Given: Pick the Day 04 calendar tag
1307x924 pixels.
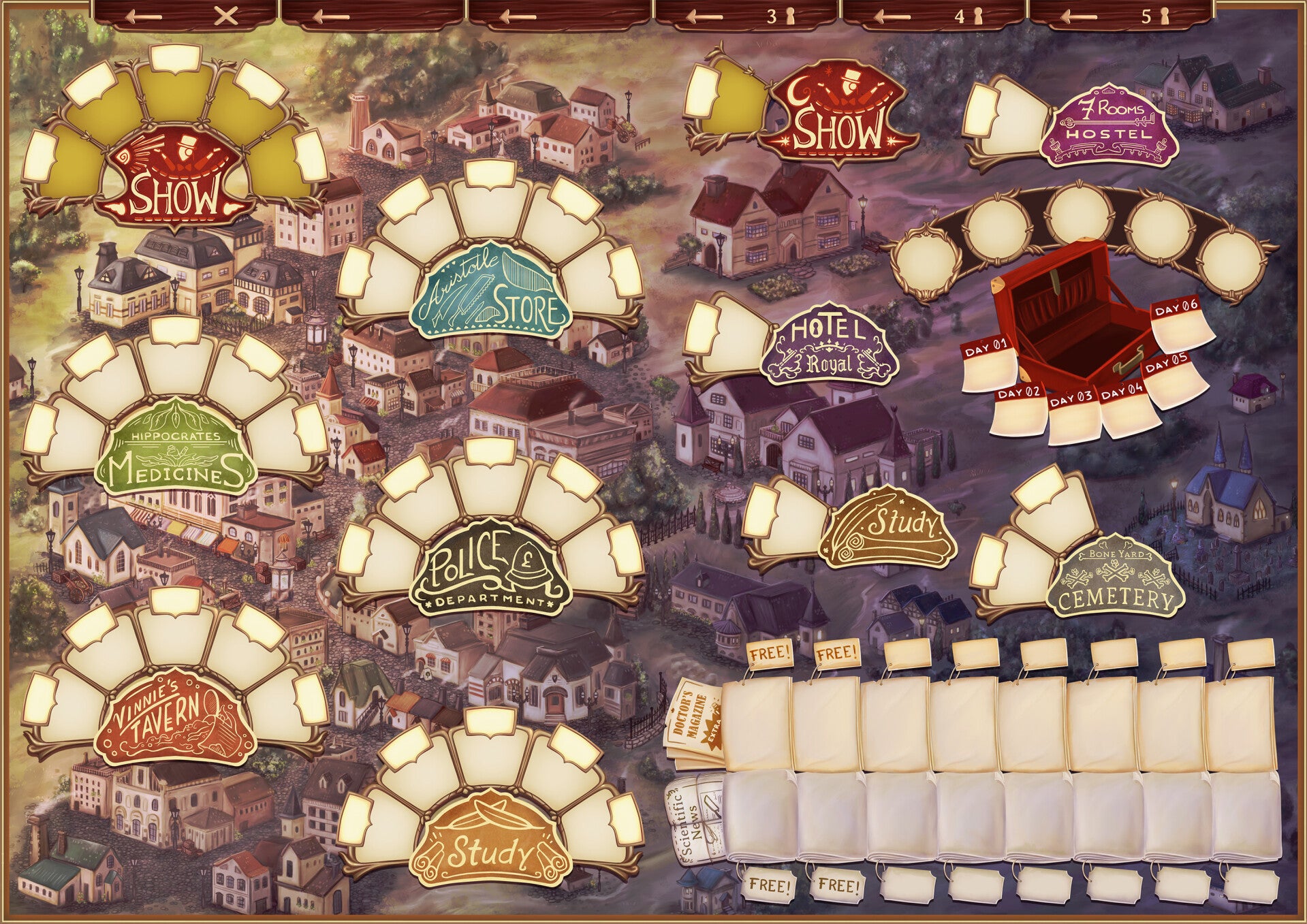Looking at the screenshot, I should tap(1124, 410).
